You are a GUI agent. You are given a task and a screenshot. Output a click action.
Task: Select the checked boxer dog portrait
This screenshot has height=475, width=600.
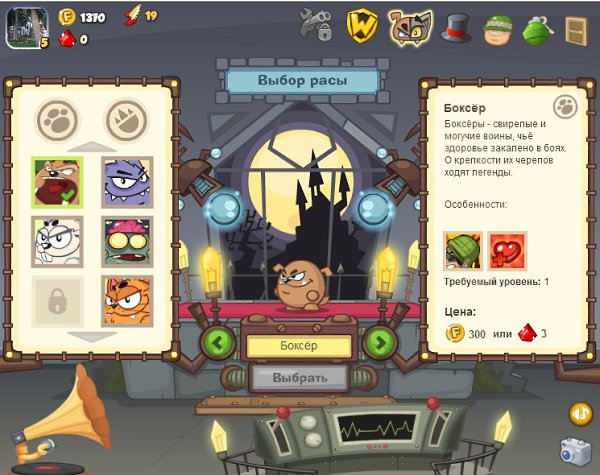point(57,183)
